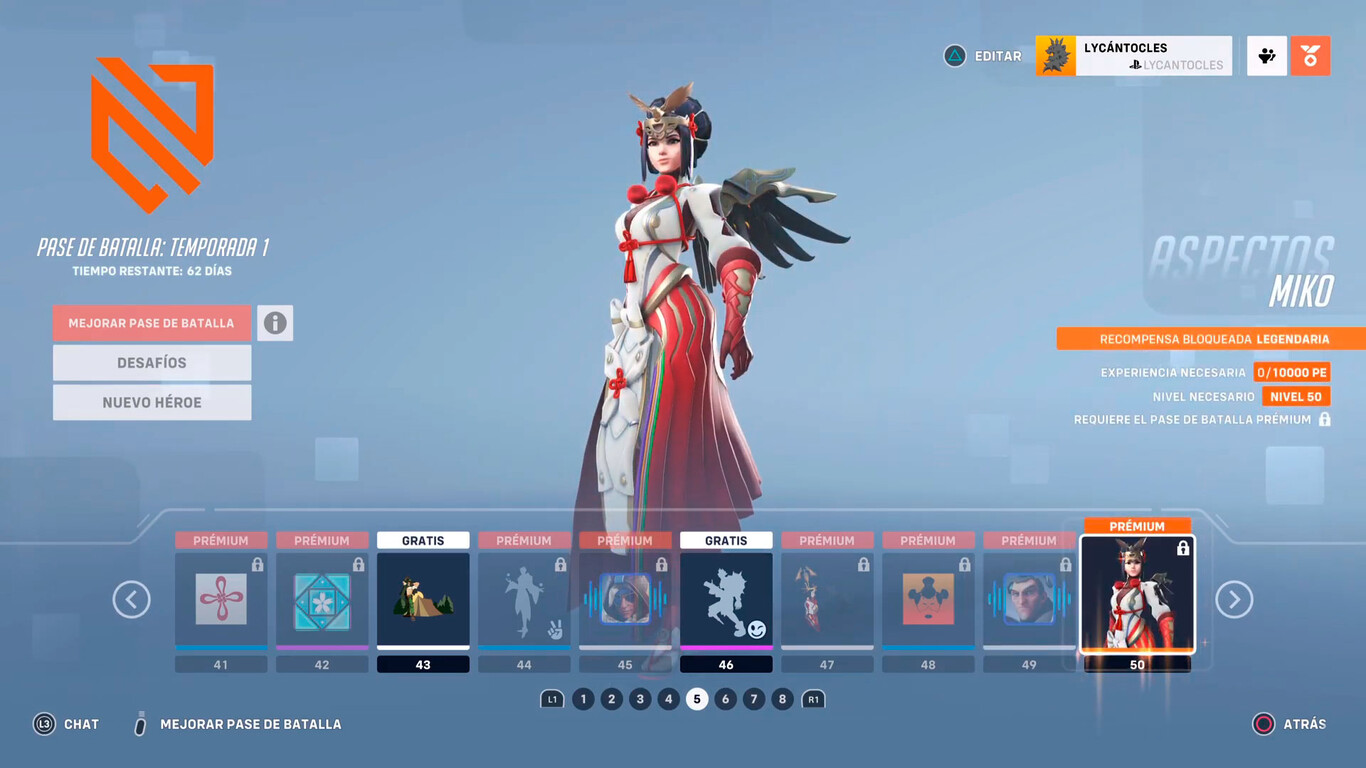The height and width of the screenshot is (768, 1366).
Task: Select the snowflake spray reward on tier 42
Action: coord(322,598)
